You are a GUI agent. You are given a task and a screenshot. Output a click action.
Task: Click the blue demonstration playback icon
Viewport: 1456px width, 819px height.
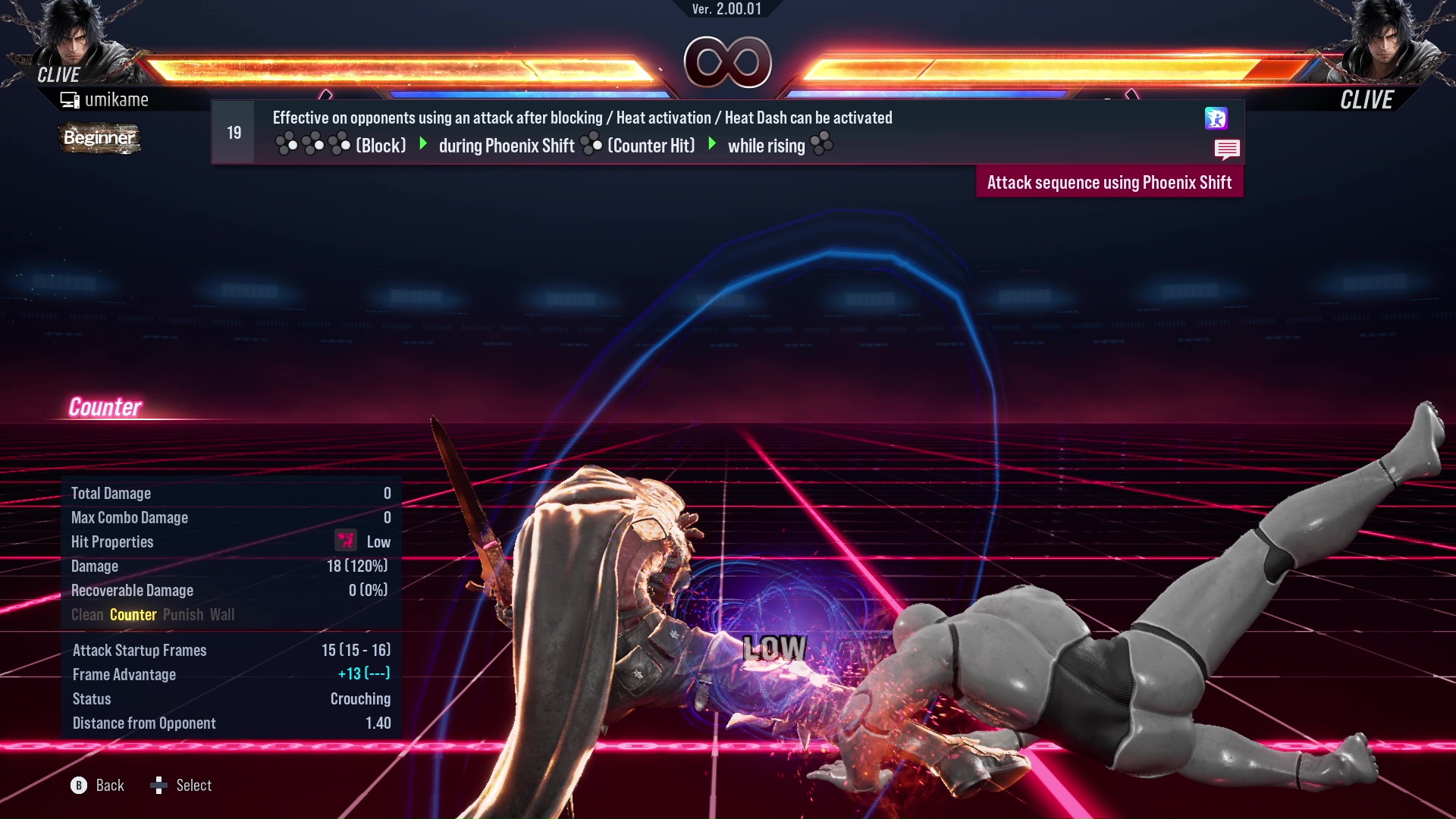(x=1216, y=119)
